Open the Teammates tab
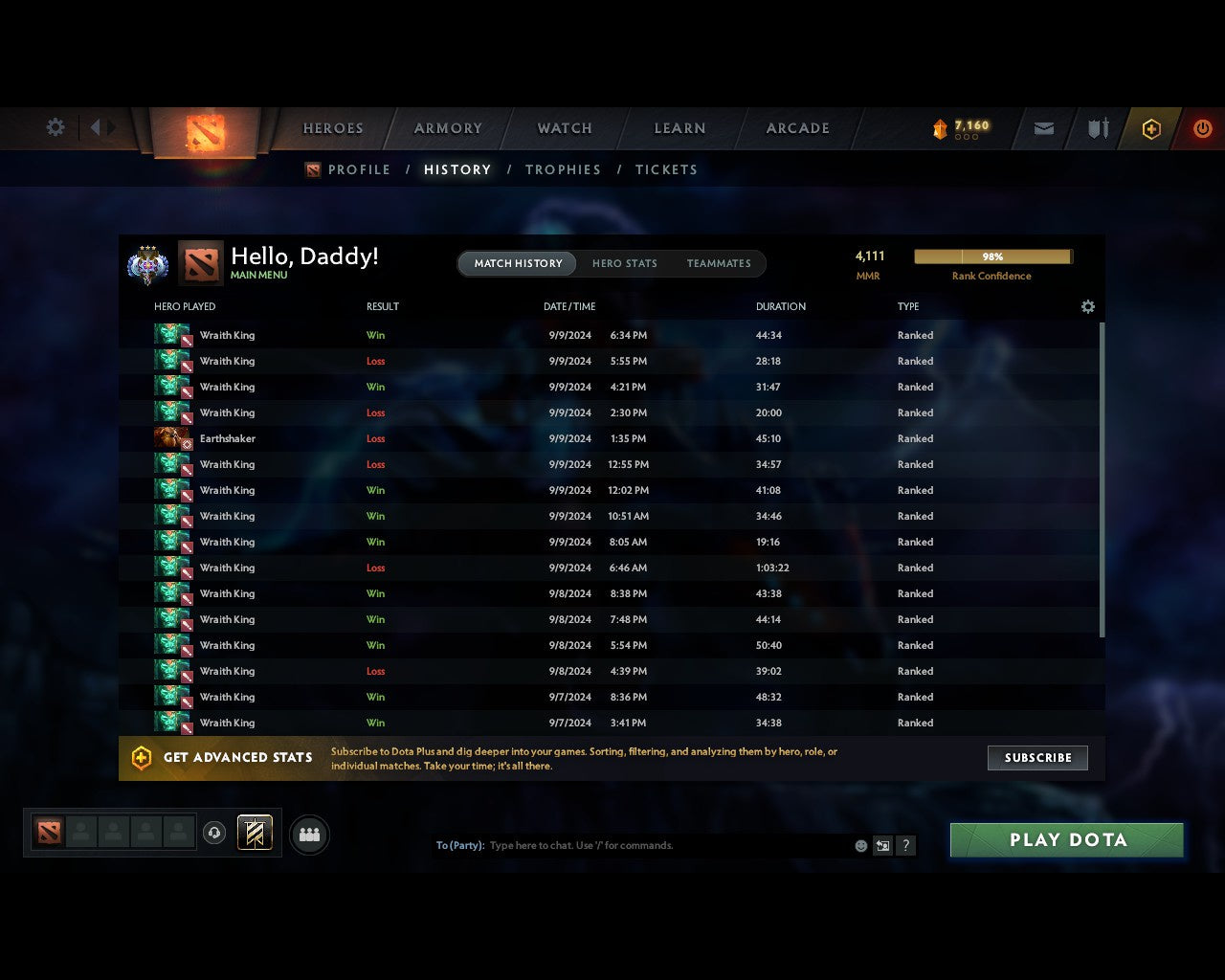Image resolution: width=1225 pixels, height=980 pixels. click(719, 263)
